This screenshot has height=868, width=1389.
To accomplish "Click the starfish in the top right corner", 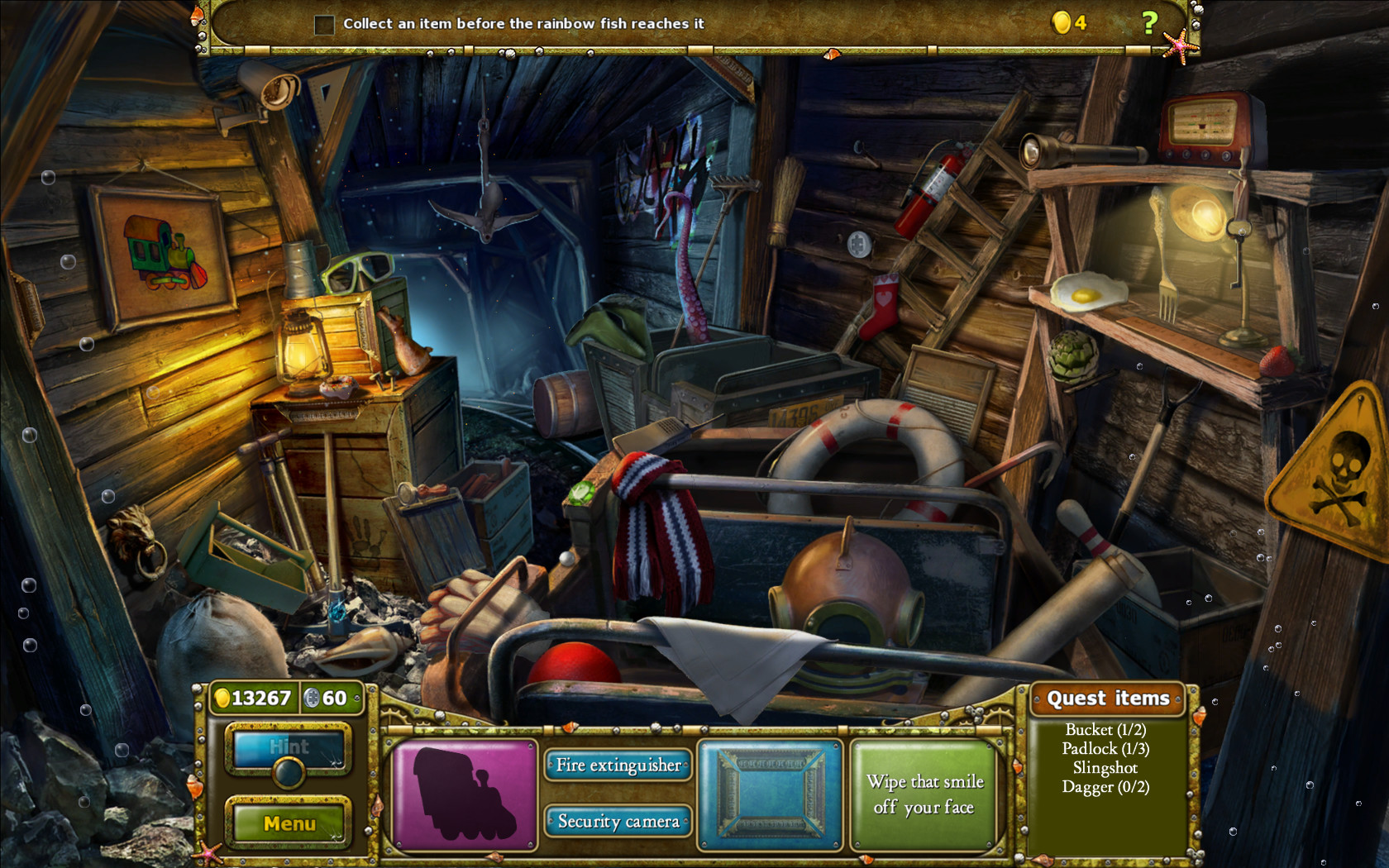I will pos(1181,45).
